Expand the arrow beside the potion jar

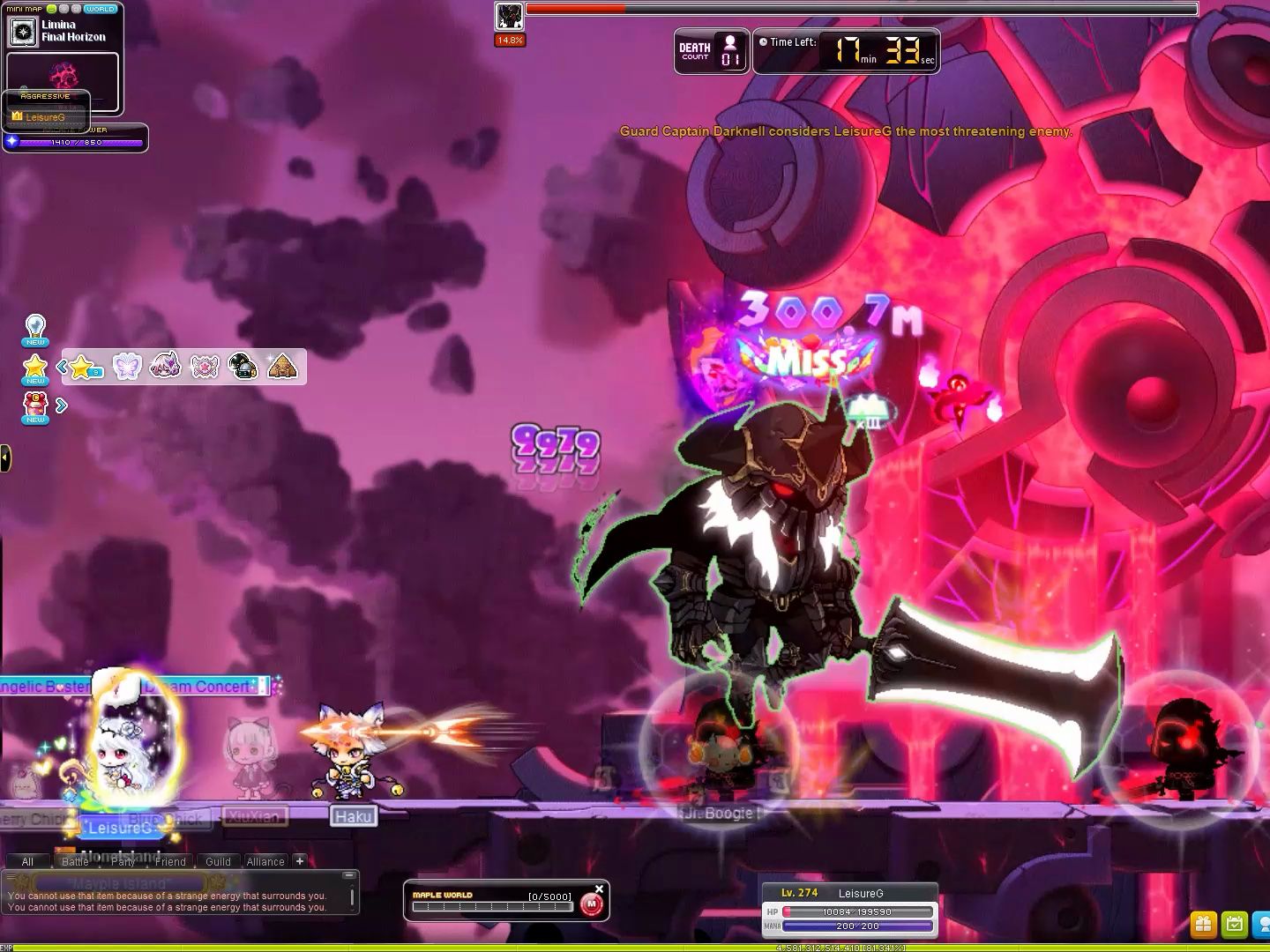62,405
